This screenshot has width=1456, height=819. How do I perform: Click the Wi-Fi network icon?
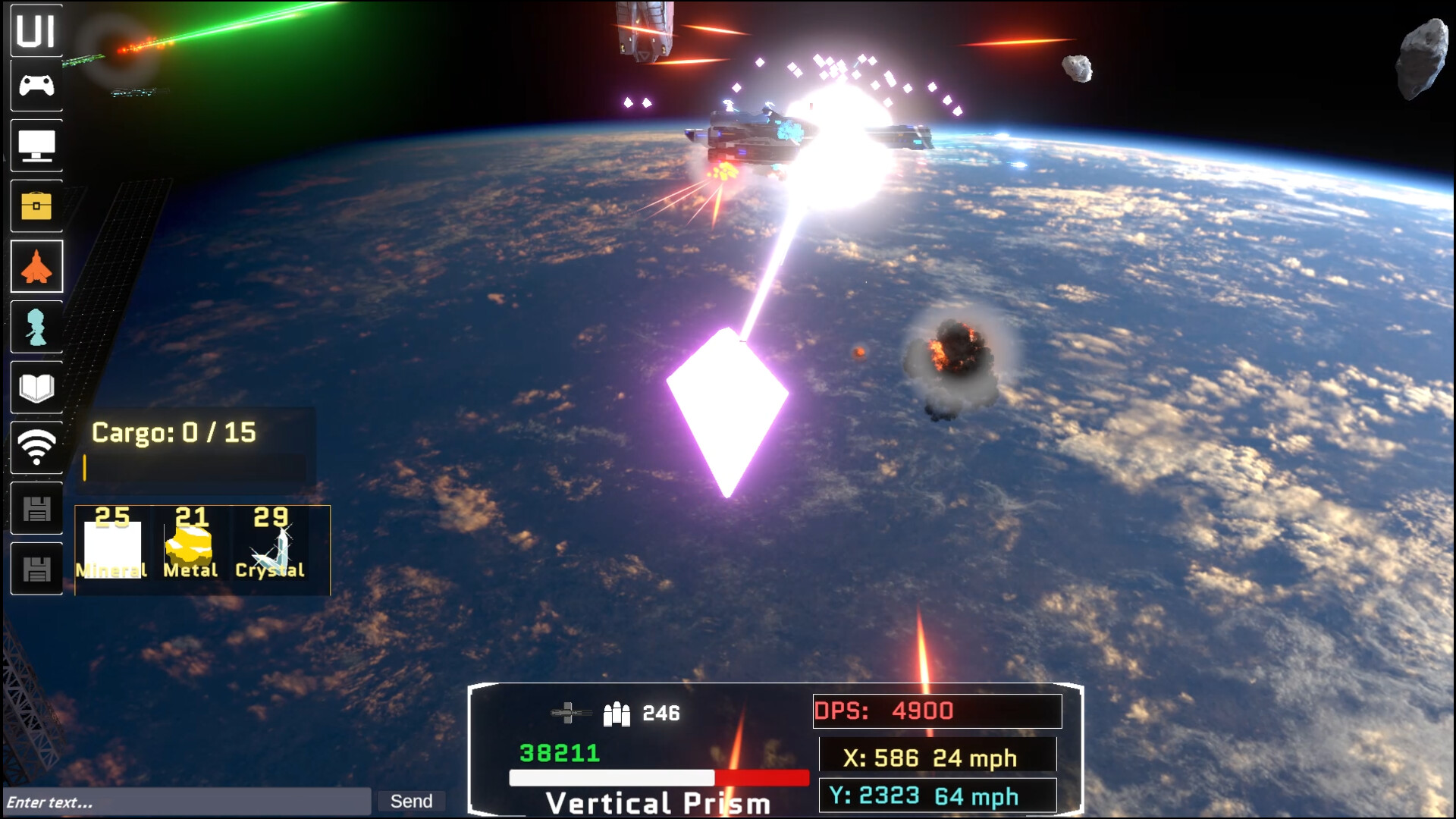click(x=36, y=447)
